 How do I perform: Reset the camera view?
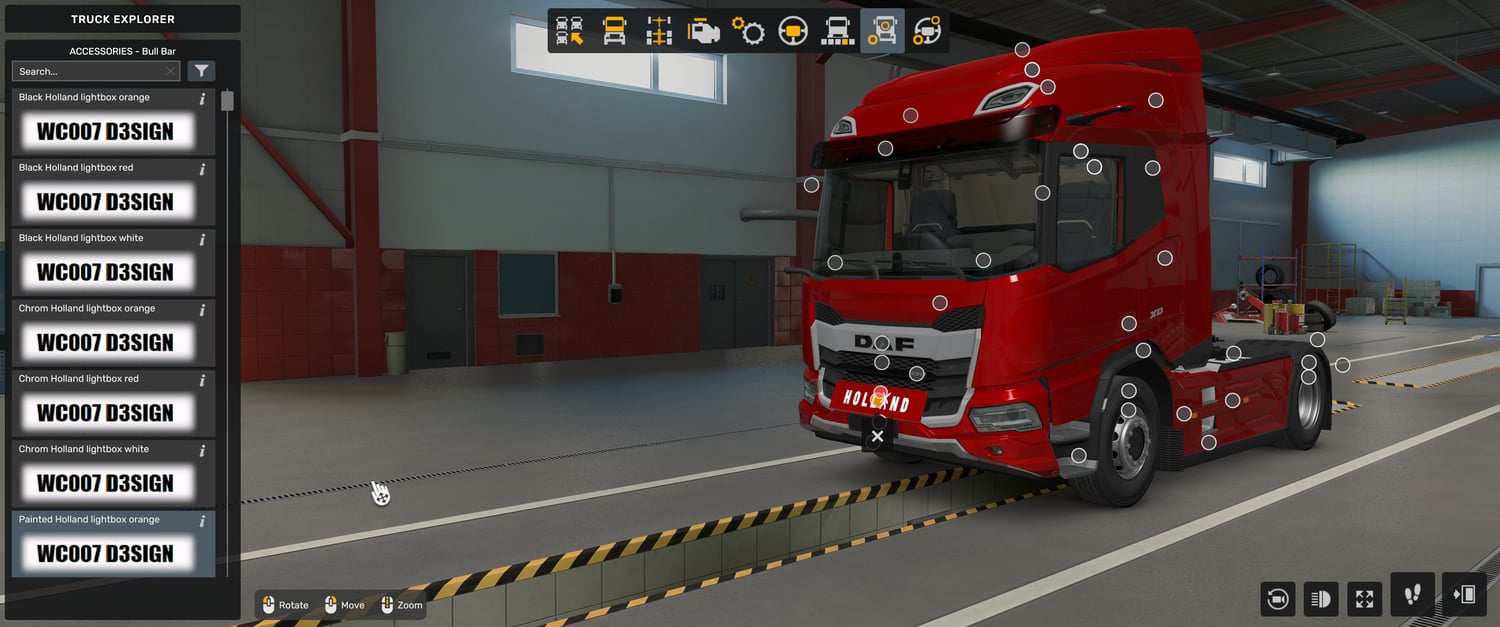coord(1277,599)
